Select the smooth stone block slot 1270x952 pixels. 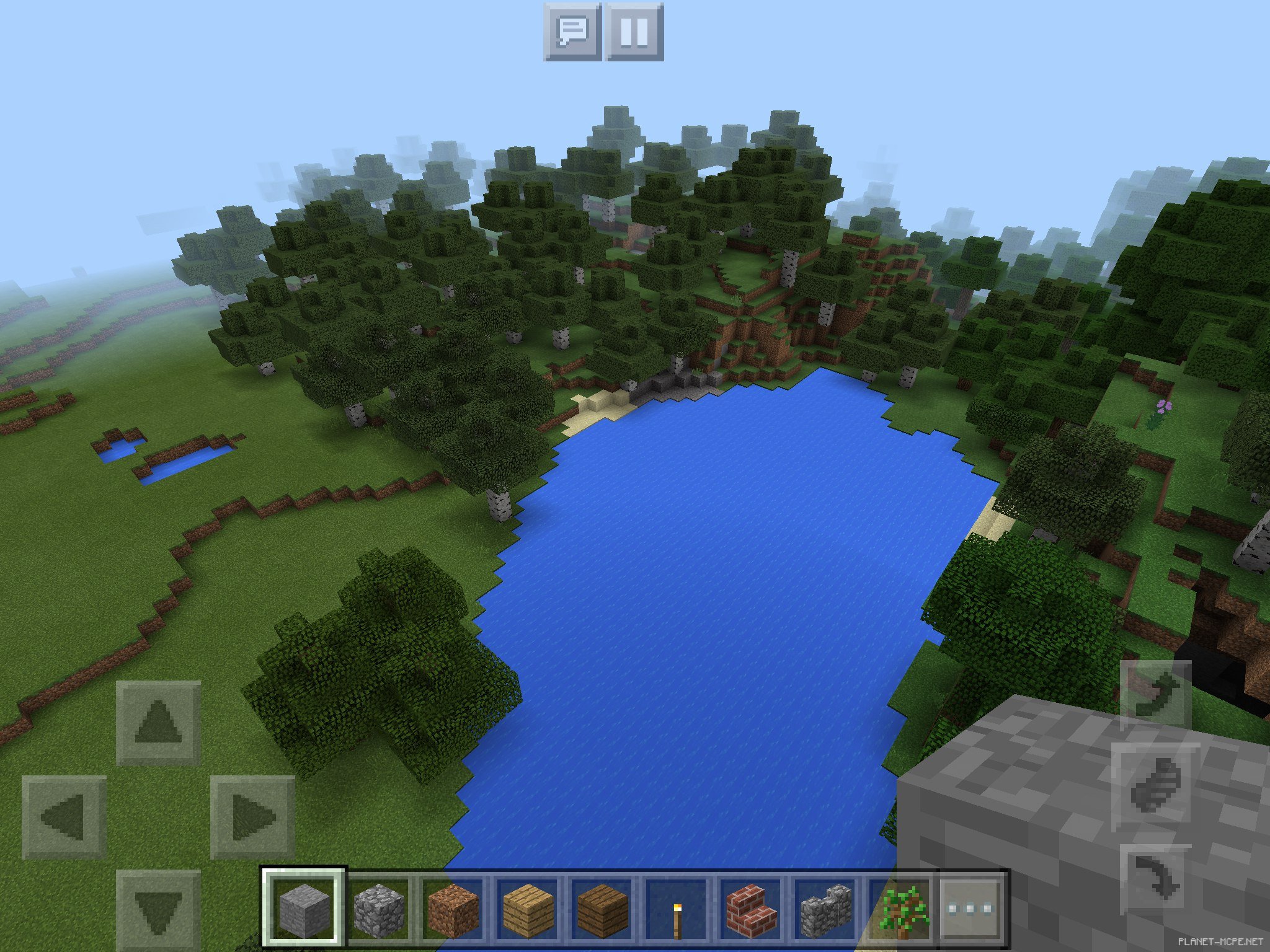pyautogui.click(x=303, y=908)
